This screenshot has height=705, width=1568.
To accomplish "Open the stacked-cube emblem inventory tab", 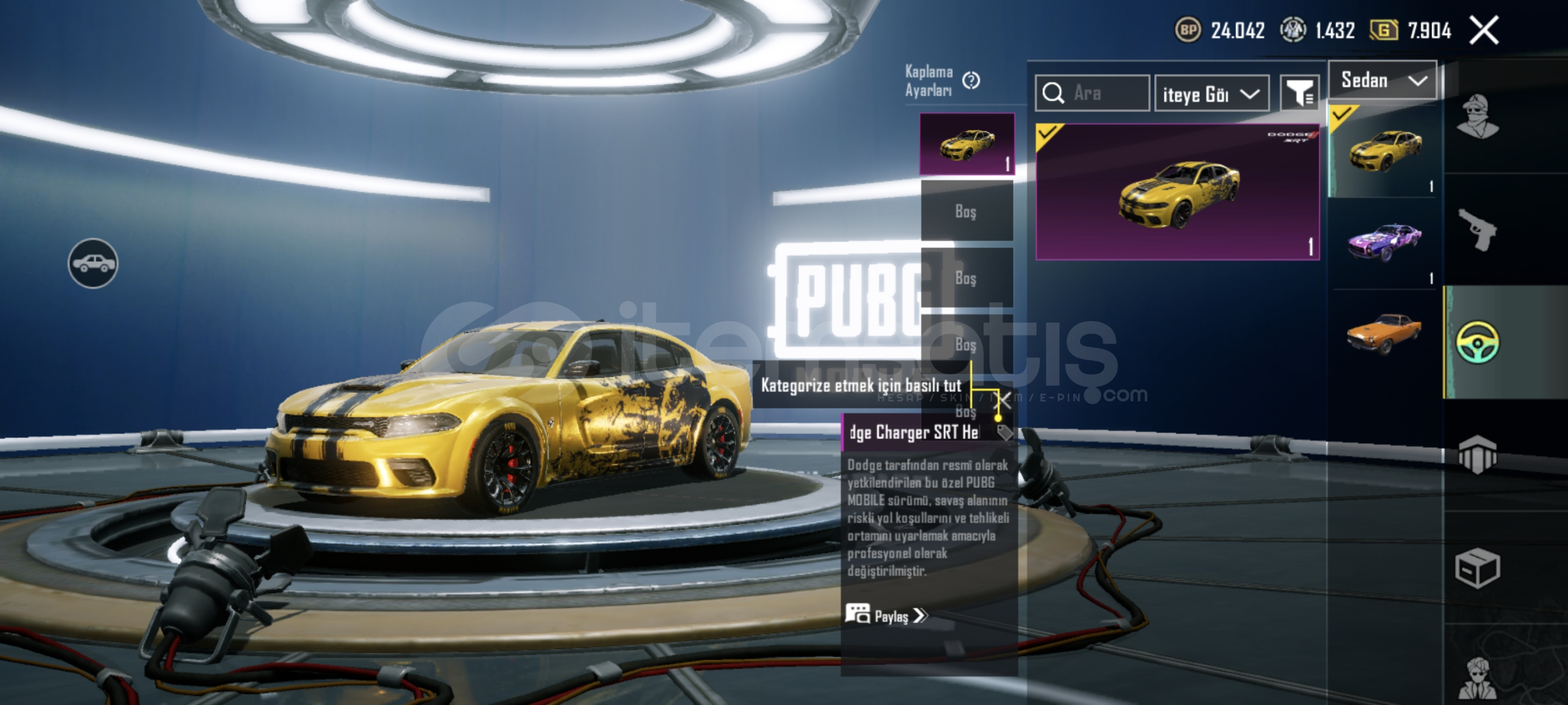I will (x=1478, y=454).
